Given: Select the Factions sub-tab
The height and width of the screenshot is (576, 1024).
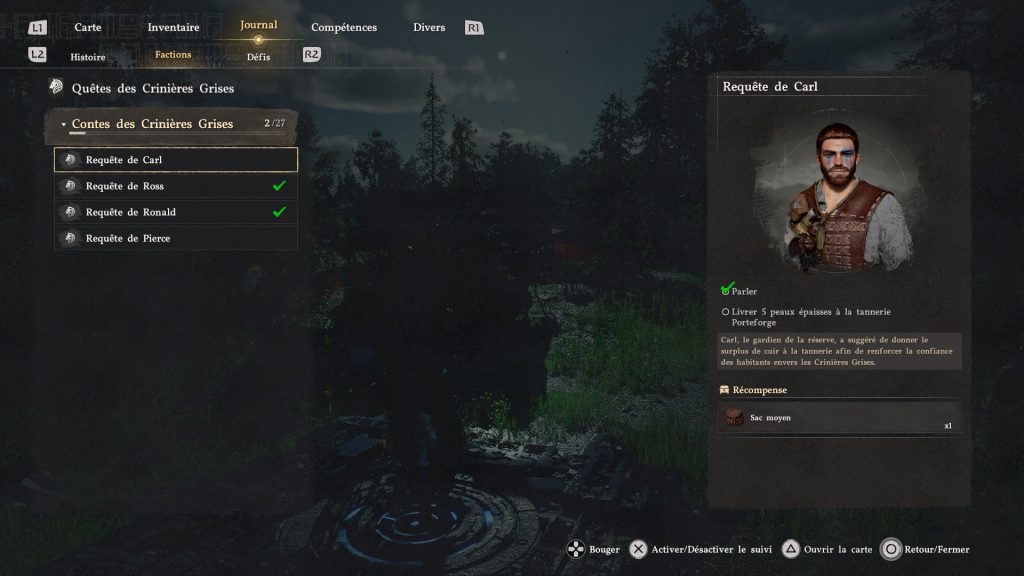Looking at the screenshot, I should click(x=173, y=55).
